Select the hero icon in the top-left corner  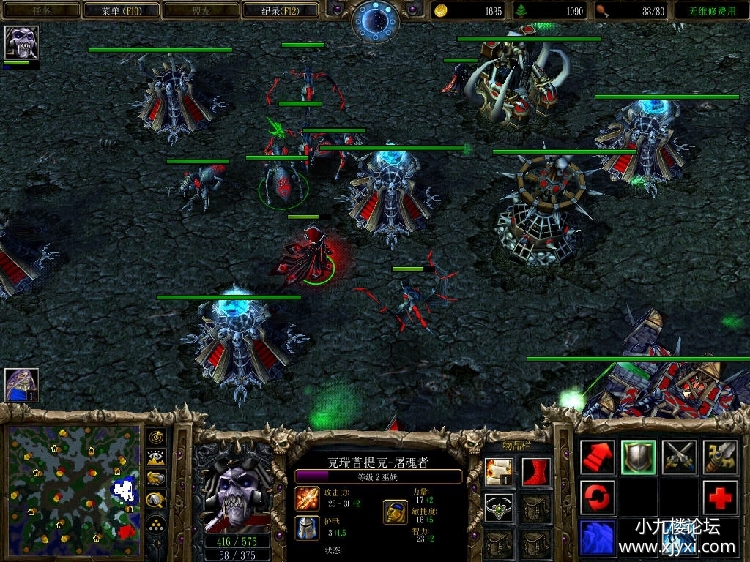21,43
